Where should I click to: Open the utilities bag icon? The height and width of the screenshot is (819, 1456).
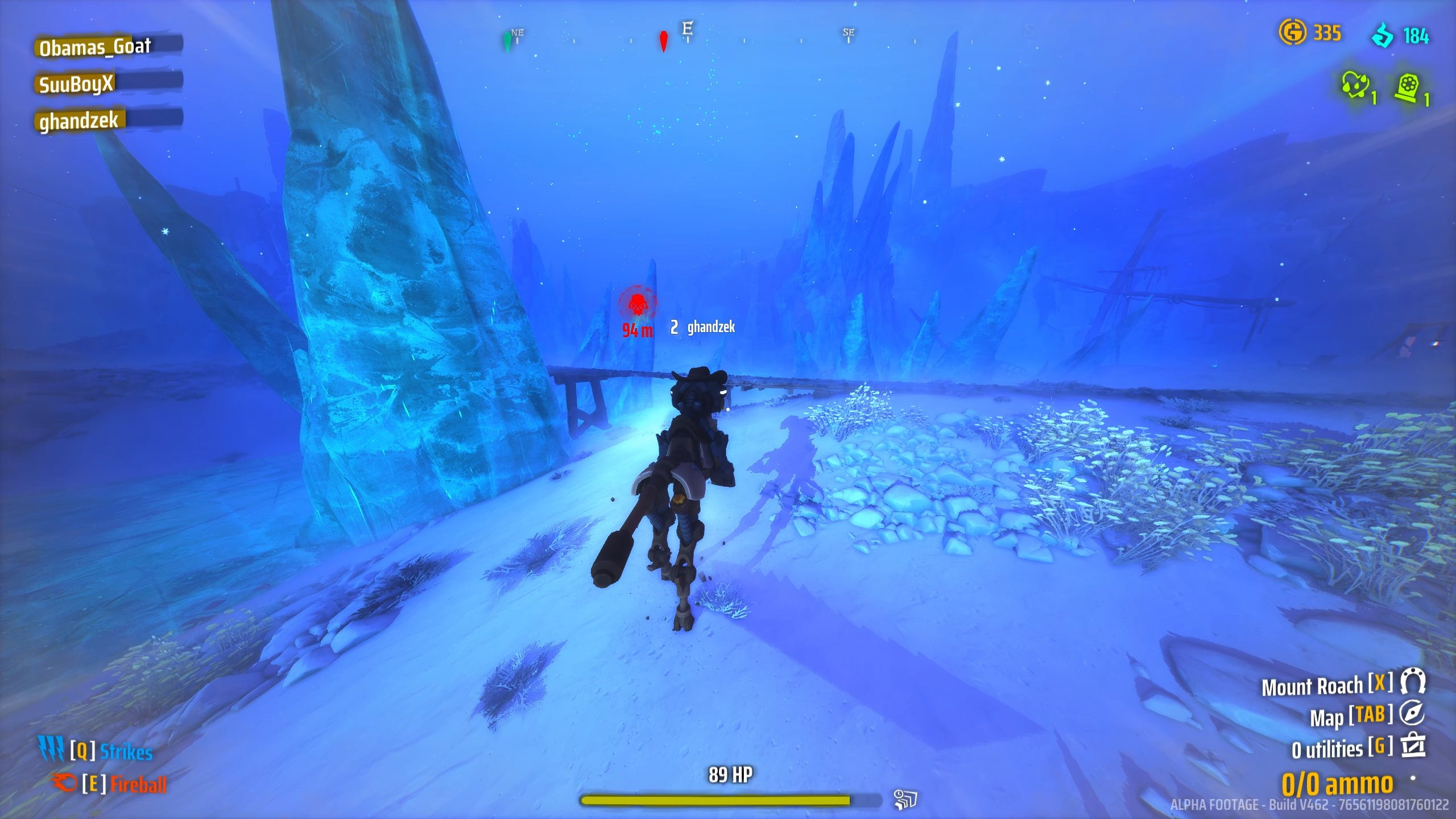coord(1413,746)
